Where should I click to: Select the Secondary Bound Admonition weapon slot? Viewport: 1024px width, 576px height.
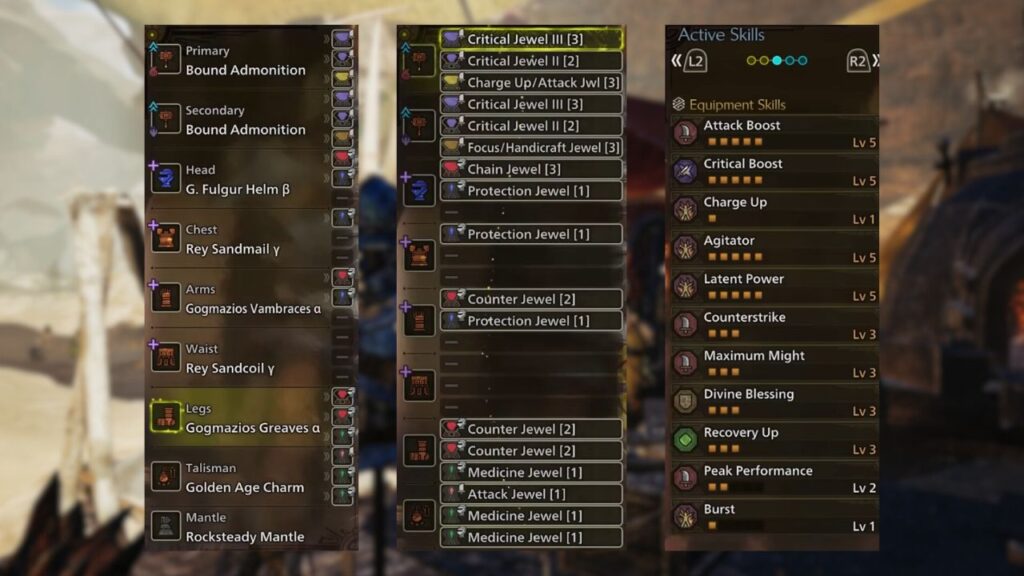tap(245, 120)
